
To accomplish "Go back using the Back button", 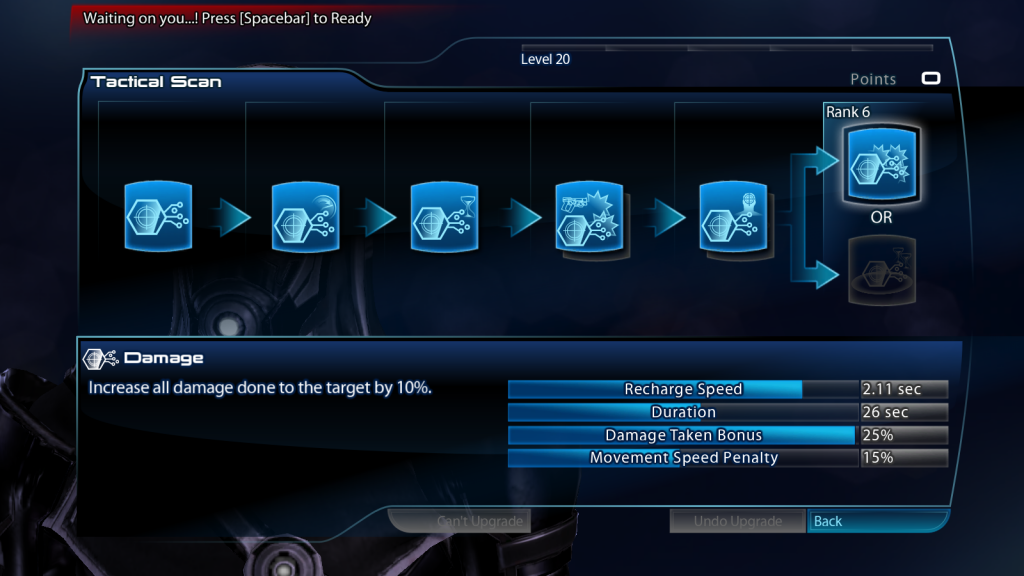I will pyautogui.click(x=877, y=521).
